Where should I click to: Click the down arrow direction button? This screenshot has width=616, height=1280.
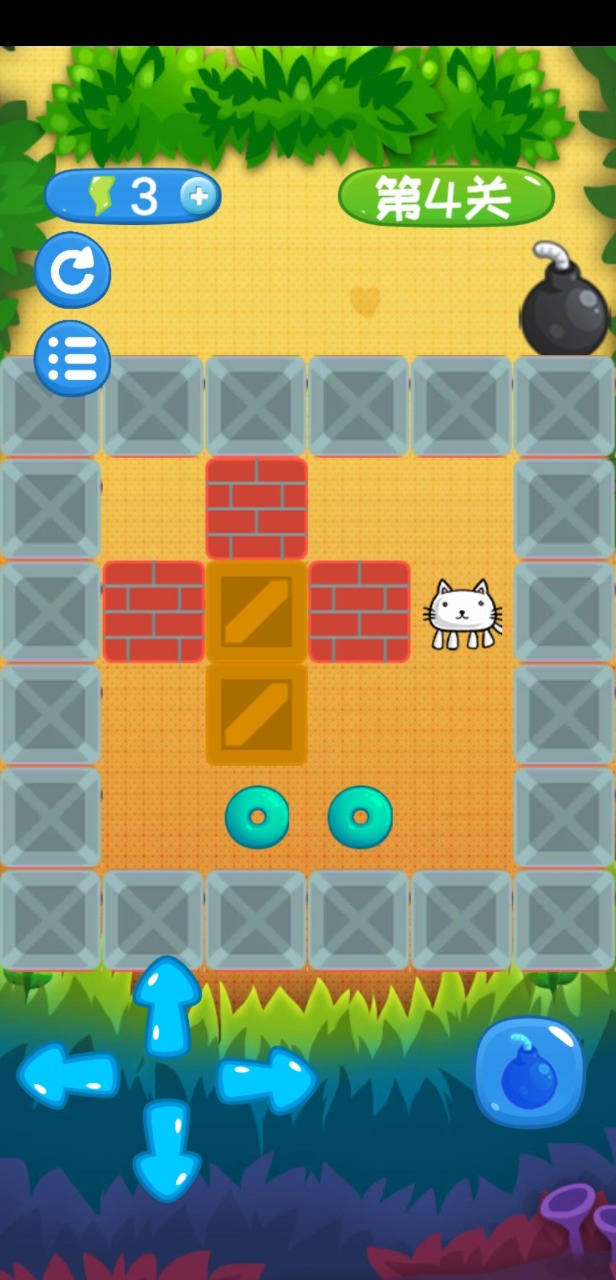click(x=167, y=1149)
